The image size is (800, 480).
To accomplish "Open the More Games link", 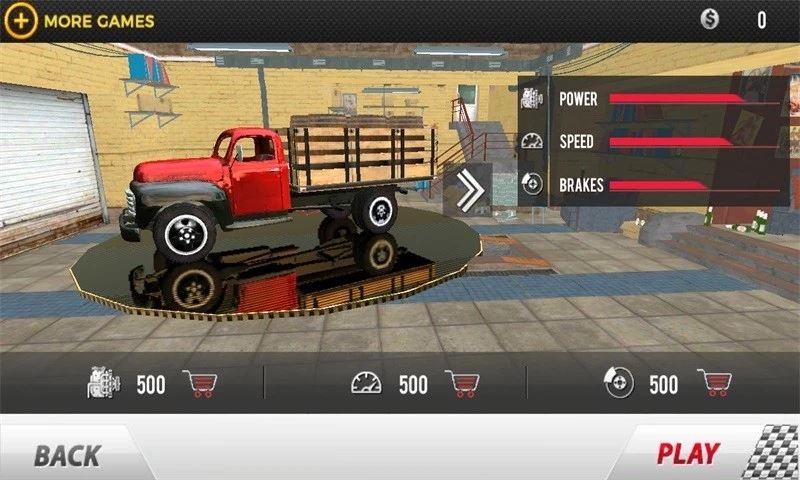I will 84,20.
